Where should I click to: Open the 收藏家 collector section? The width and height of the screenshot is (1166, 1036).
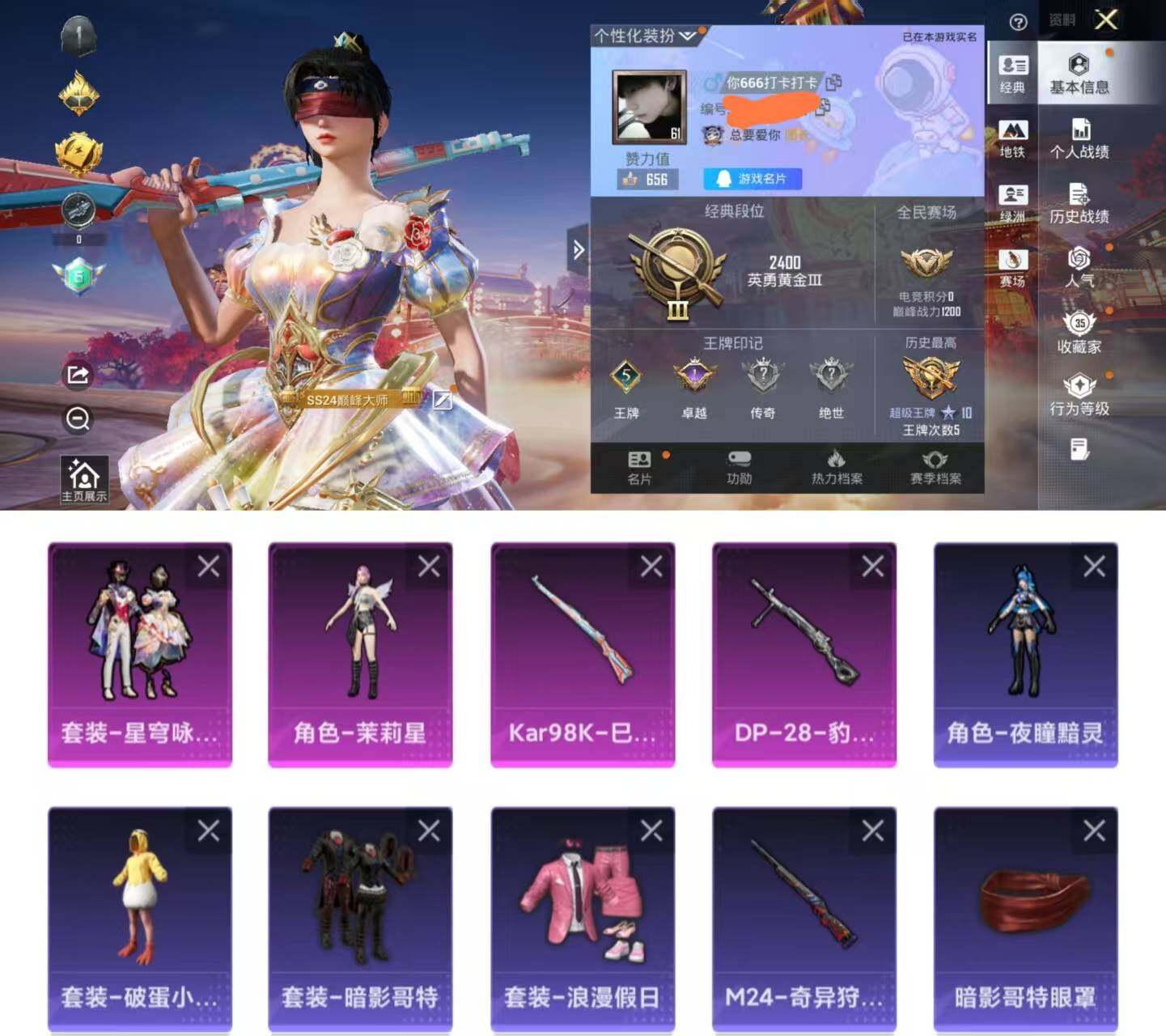1079,333
